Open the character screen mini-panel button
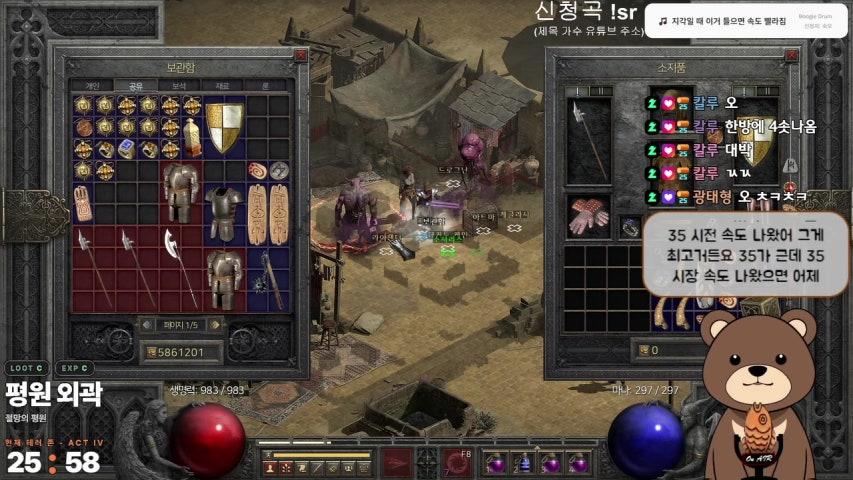 271,467
